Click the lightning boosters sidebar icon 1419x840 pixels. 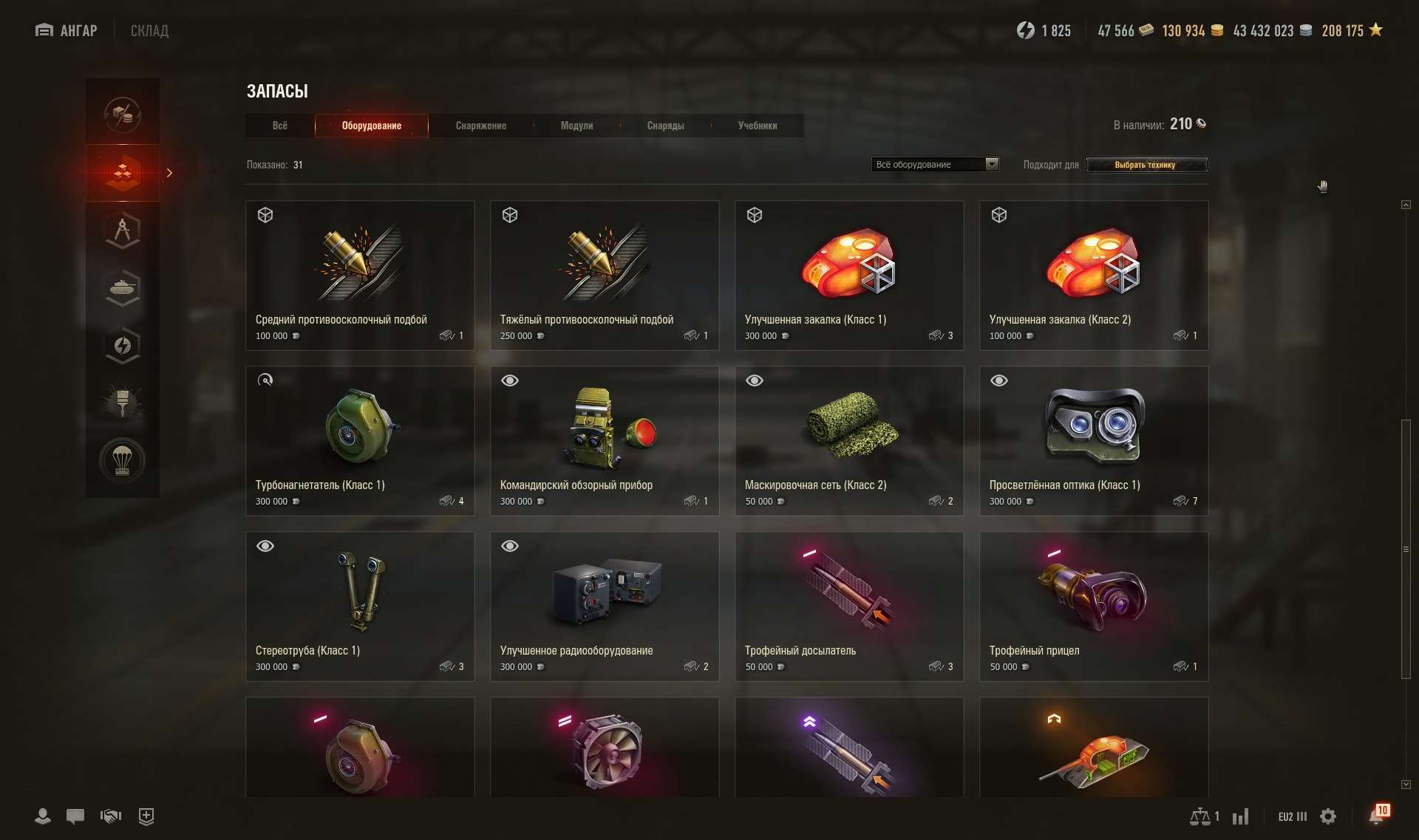pos(122,345)
